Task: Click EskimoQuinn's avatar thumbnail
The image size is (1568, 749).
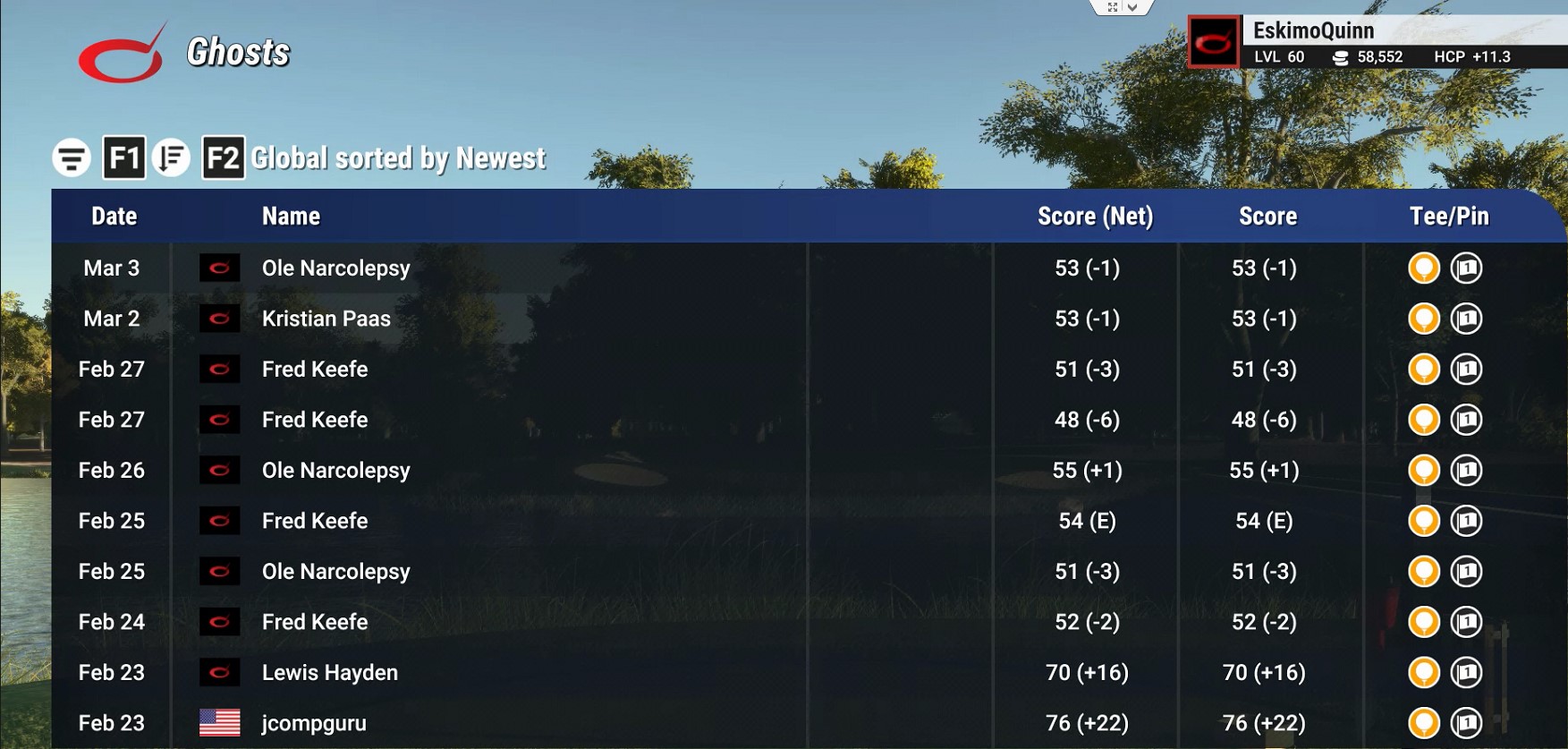Action: tap(1212, 39)
